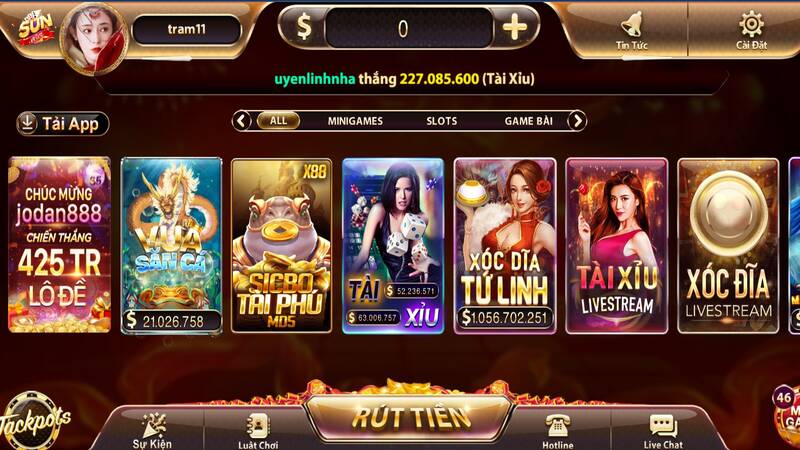
Task: Switch to the GAME BÀI tab
Action: [x=528, y=121]
